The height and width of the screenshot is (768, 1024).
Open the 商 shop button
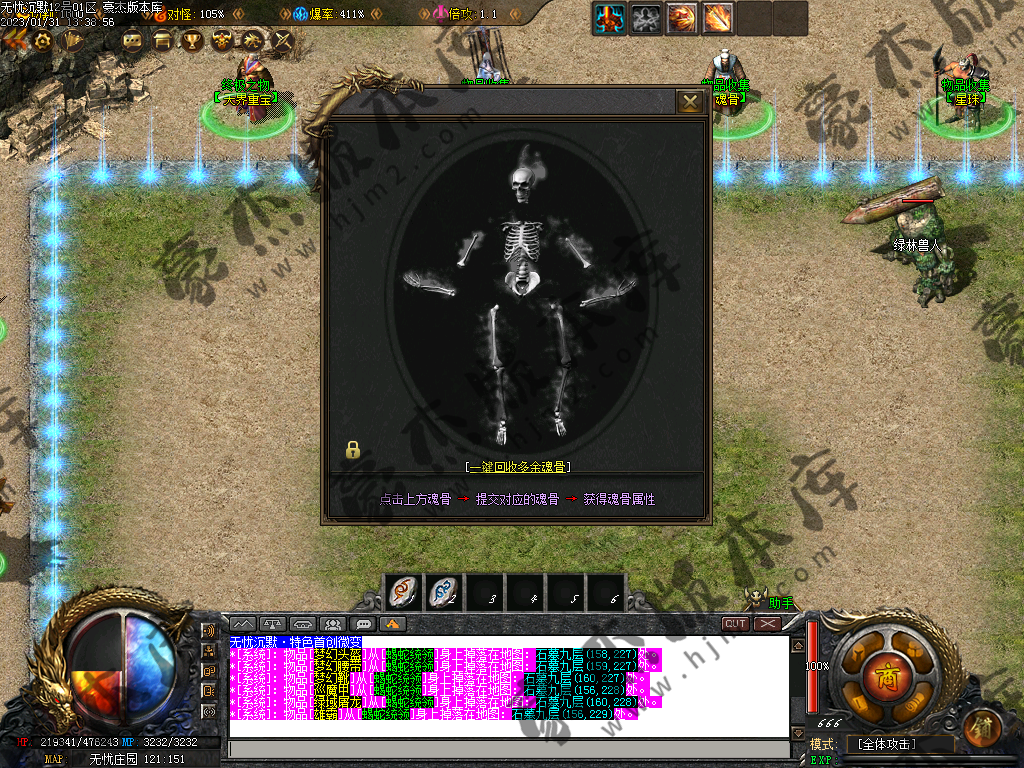click(x=884, y=672)
